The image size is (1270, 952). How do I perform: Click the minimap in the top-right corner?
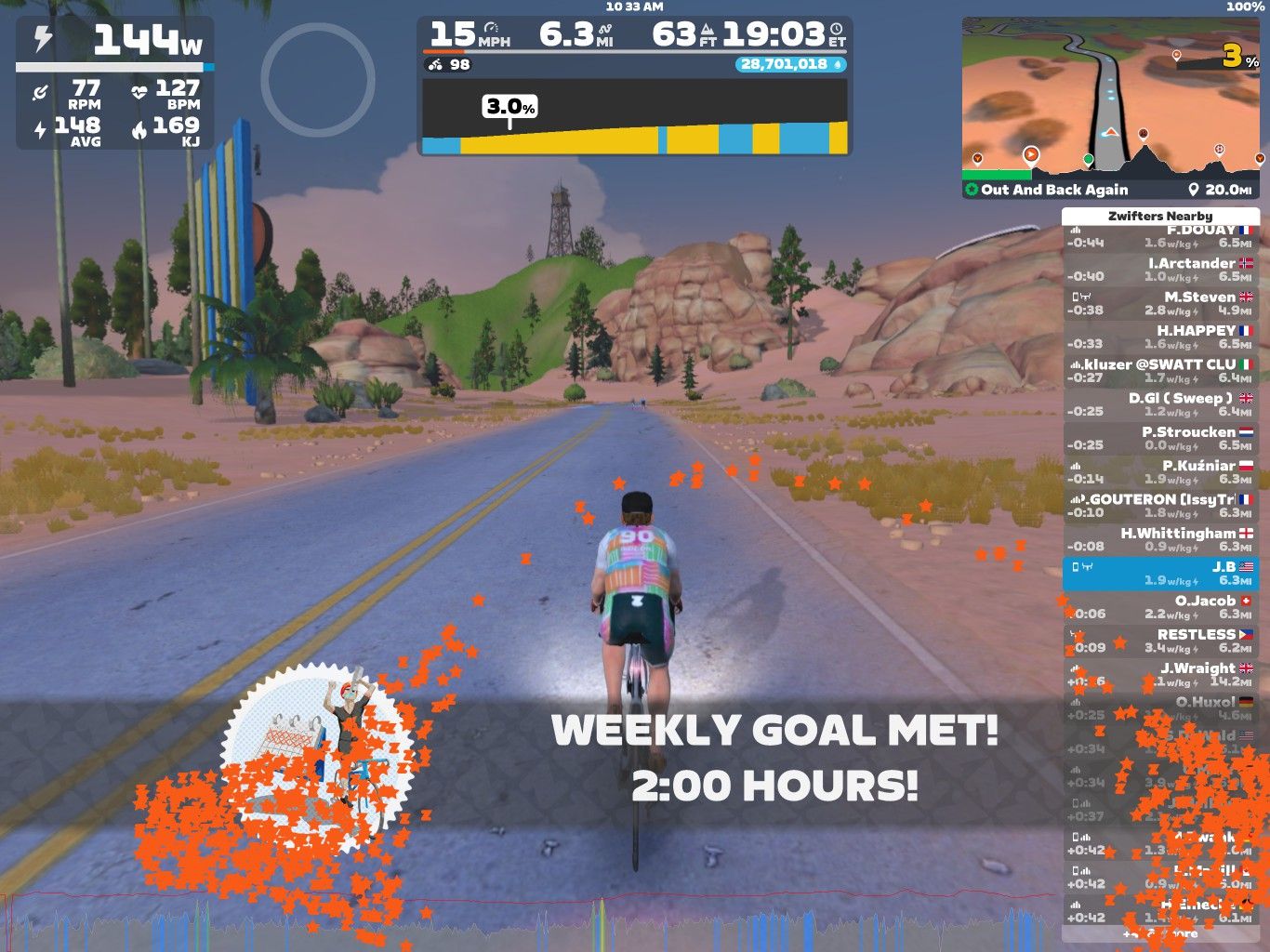coord(1110,98)
